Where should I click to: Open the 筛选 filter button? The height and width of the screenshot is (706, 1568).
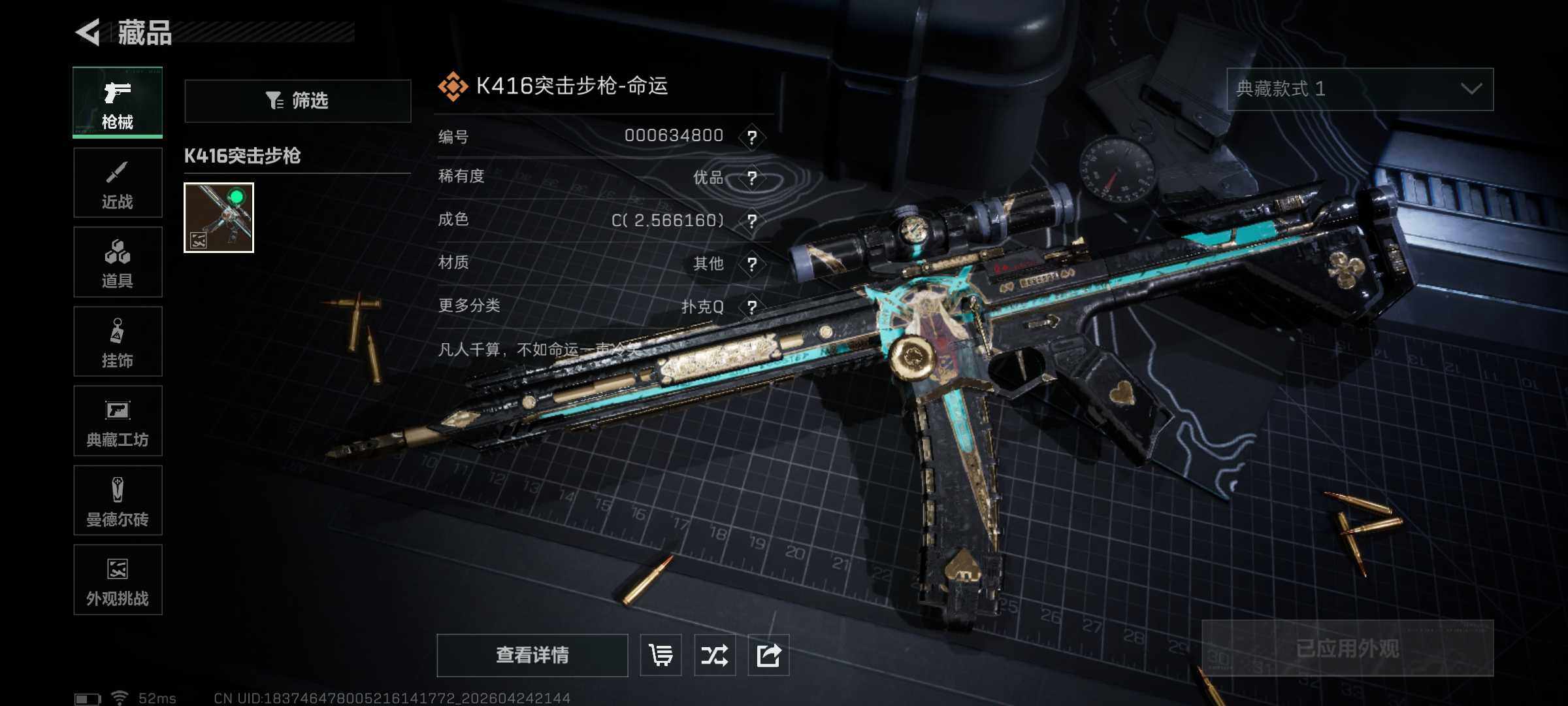(x=298, y=101)
